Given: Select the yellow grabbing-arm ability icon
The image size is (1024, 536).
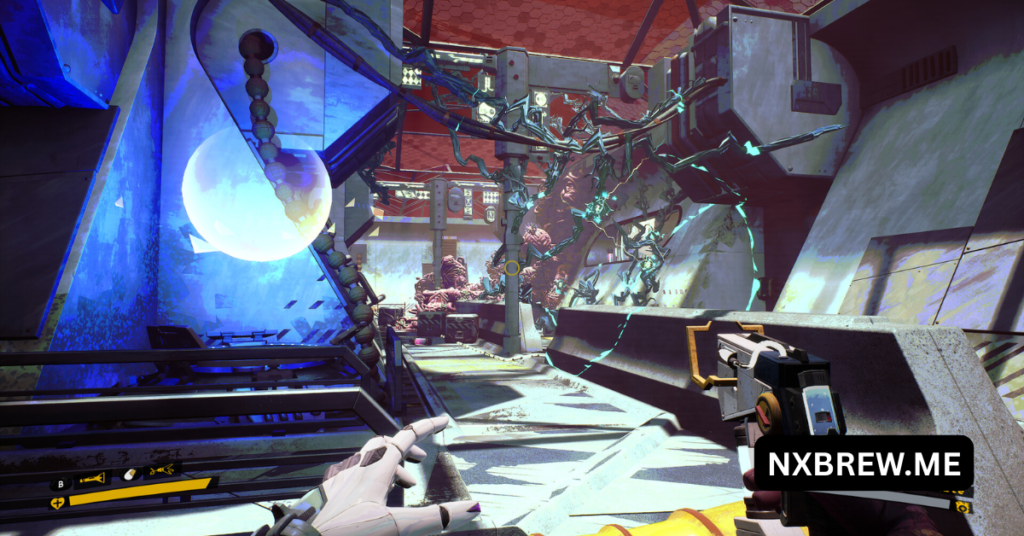Looking at the screenshot, I should coord(160,470).
